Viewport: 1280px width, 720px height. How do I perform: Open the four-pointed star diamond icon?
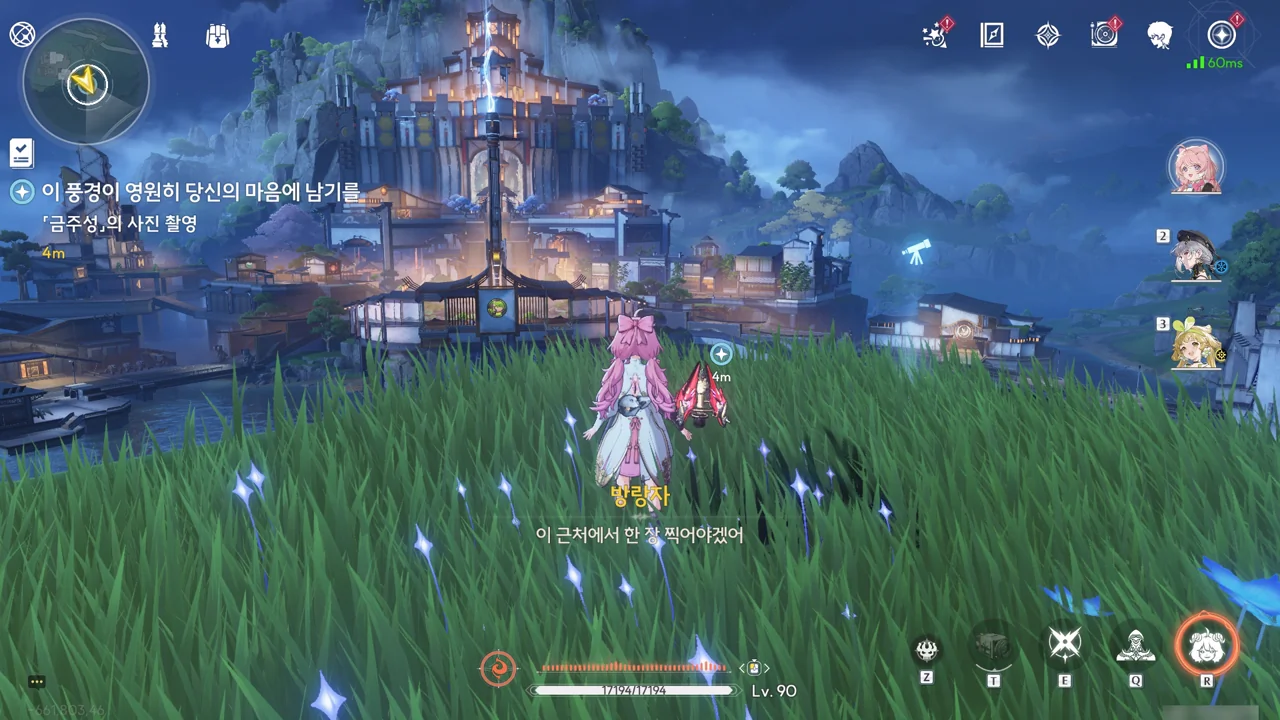(1047, 36)
